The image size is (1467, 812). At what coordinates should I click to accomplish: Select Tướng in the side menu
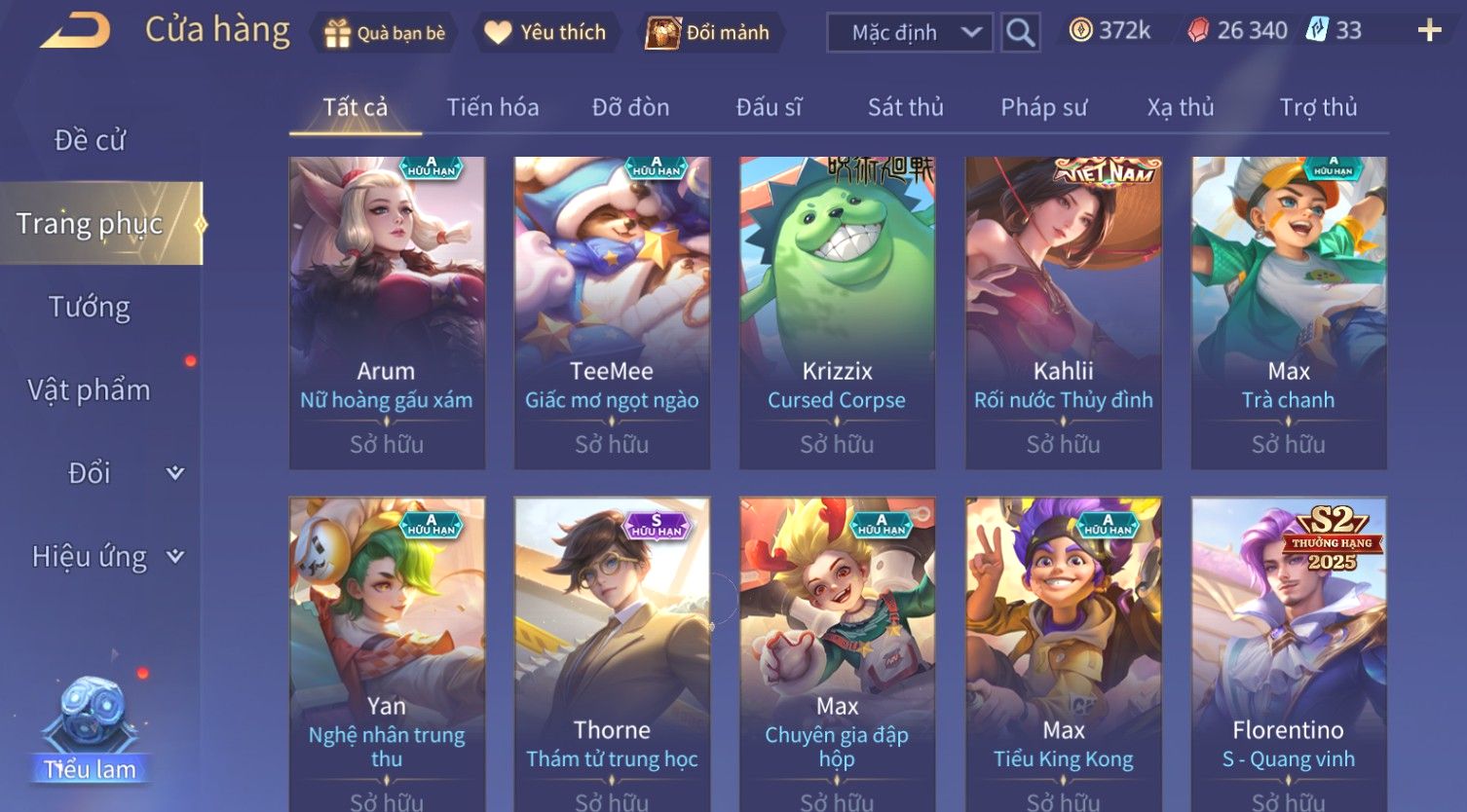pyautogui.click(x=90, y=307)
